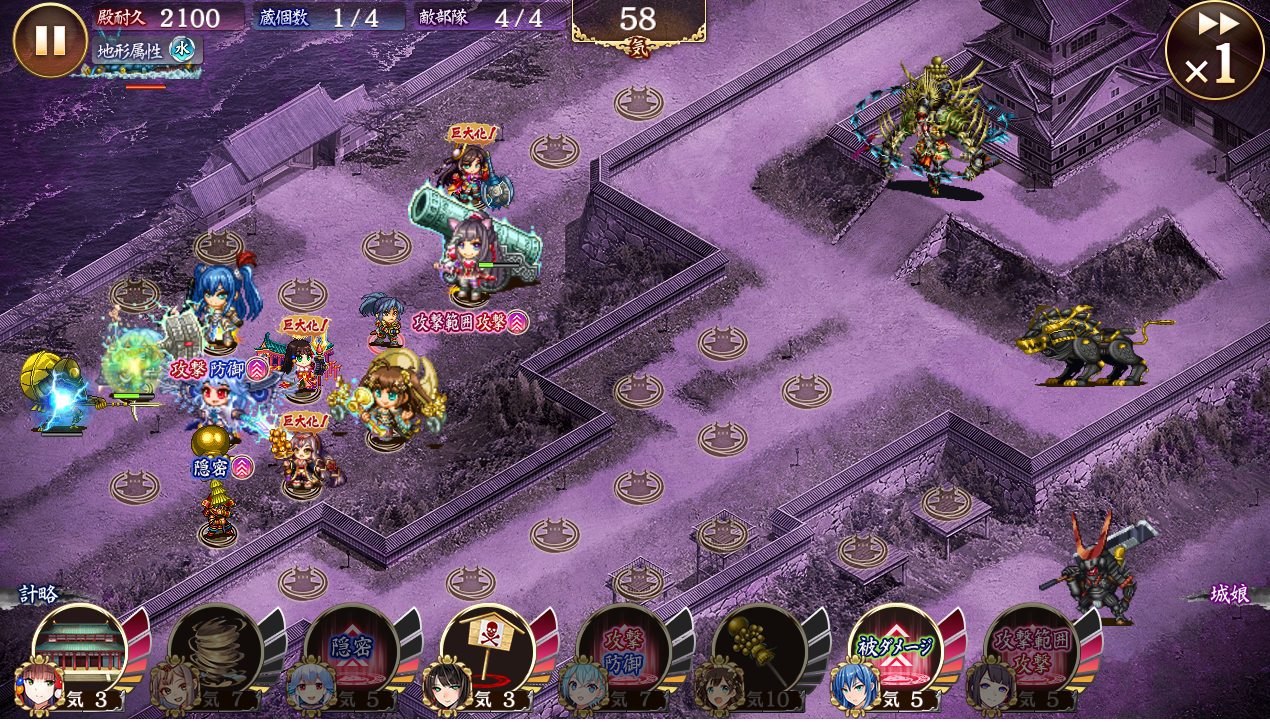Toggle the ×1 game speed button
This screenshot has height=722, width=1270.
pyautogui.click(x=1214, y=51)
